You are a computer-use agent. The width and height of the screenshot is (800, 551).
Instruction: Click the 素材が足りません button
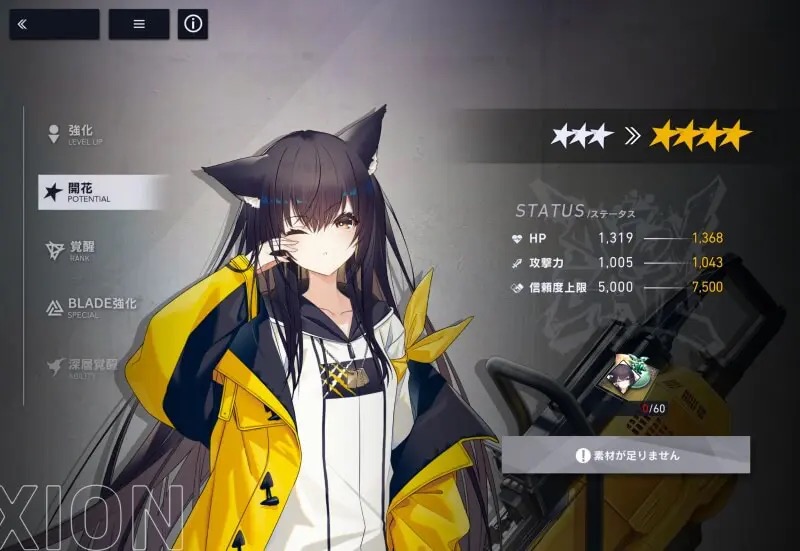coord(626,455)
